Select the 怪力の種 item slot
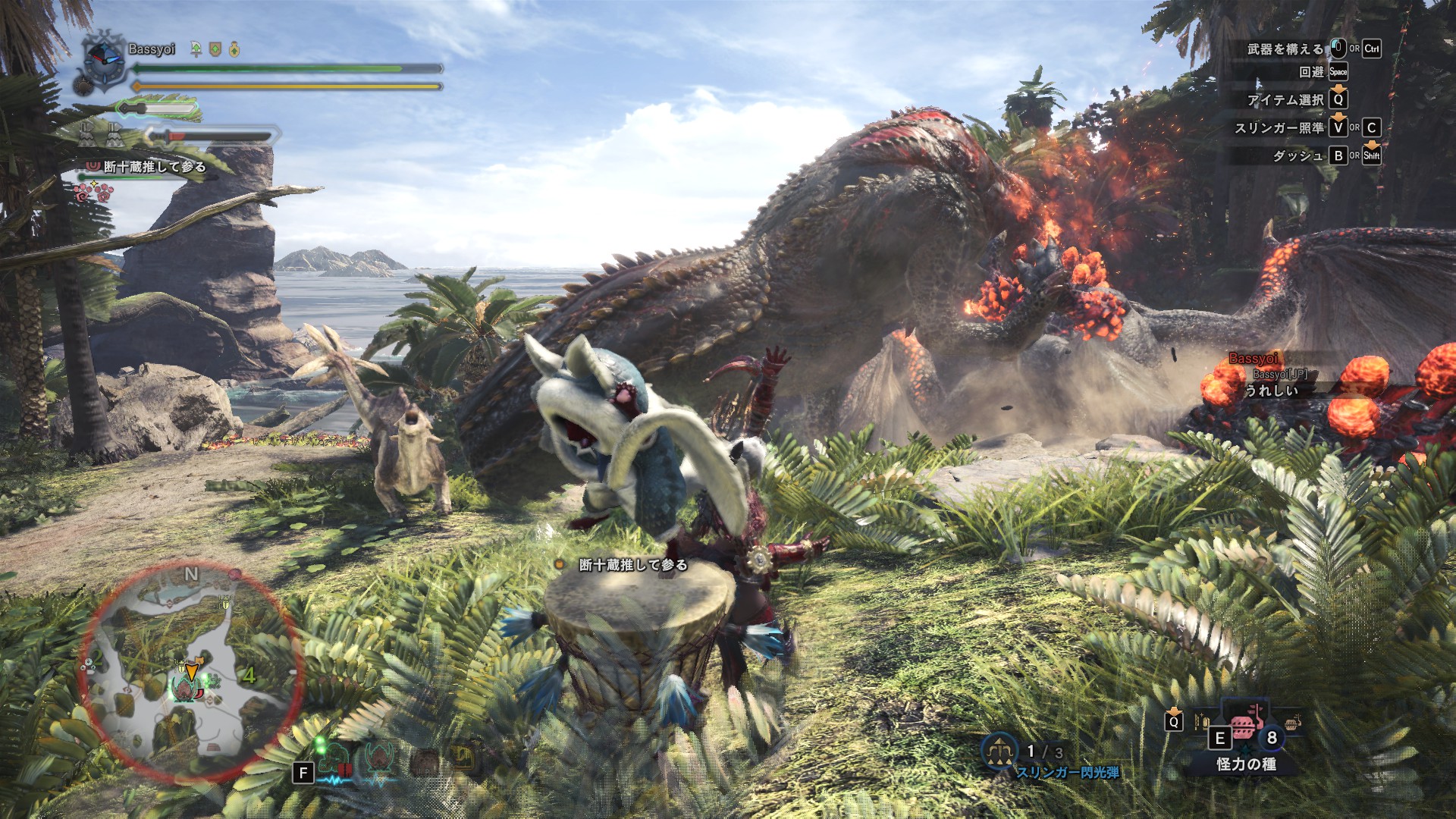 click(x=1244, y=730)
